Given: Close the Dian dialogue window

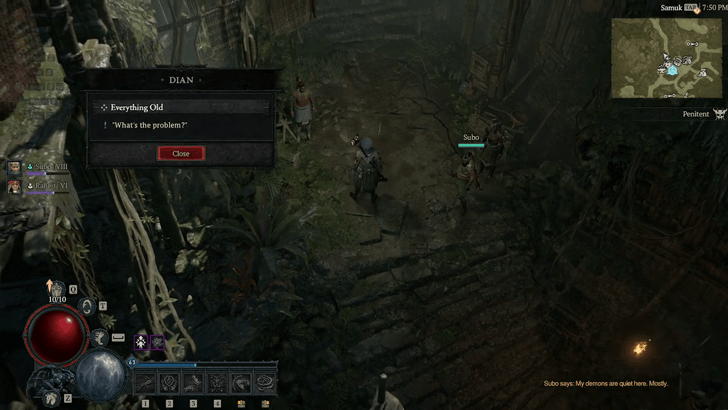Looking at the screenshot, I should tap(181, 153).
